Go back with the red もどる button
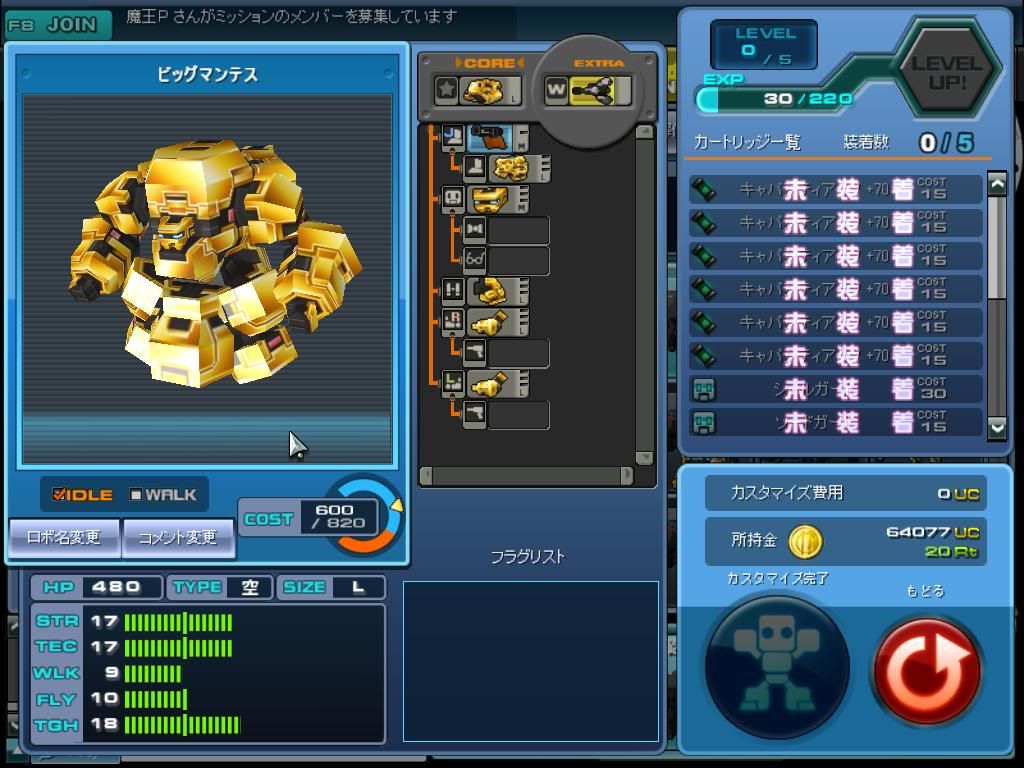The width and height of the screenshot is (1024, 768). click(925, 664)
